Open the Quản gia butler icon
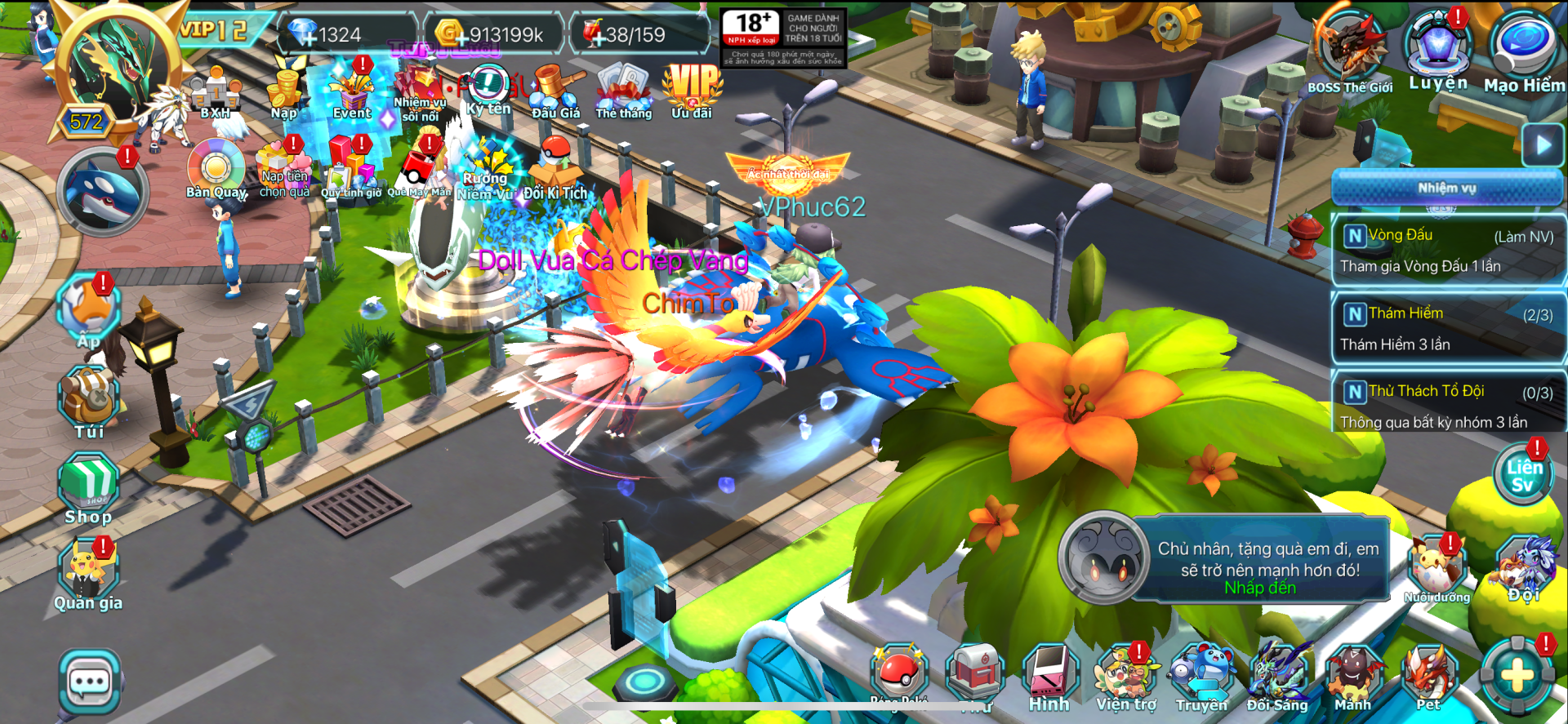The height and width of the screenshot is (724, 1568). 88,574
